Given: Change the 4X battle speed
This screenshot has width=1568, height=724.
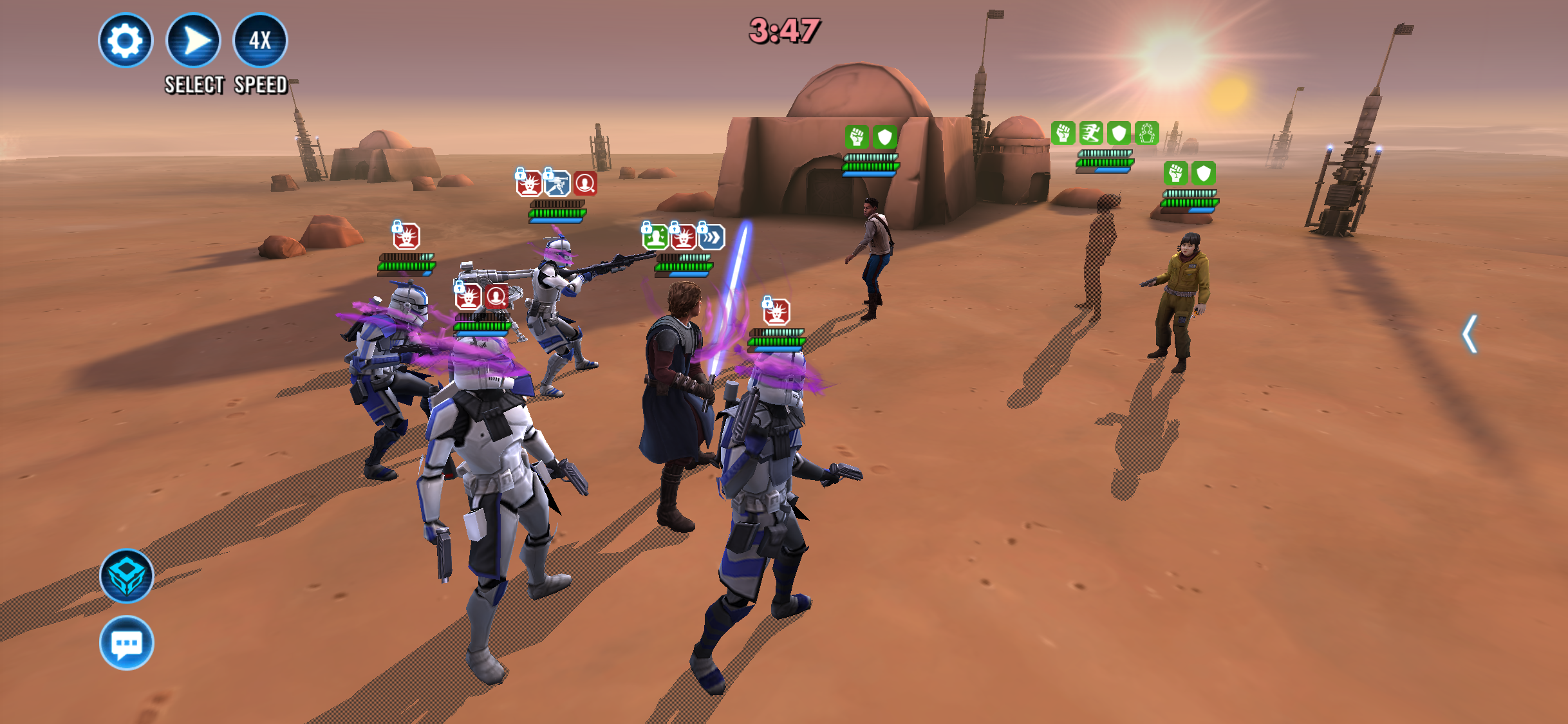Looking at the screenshot, I should point(260,41).
